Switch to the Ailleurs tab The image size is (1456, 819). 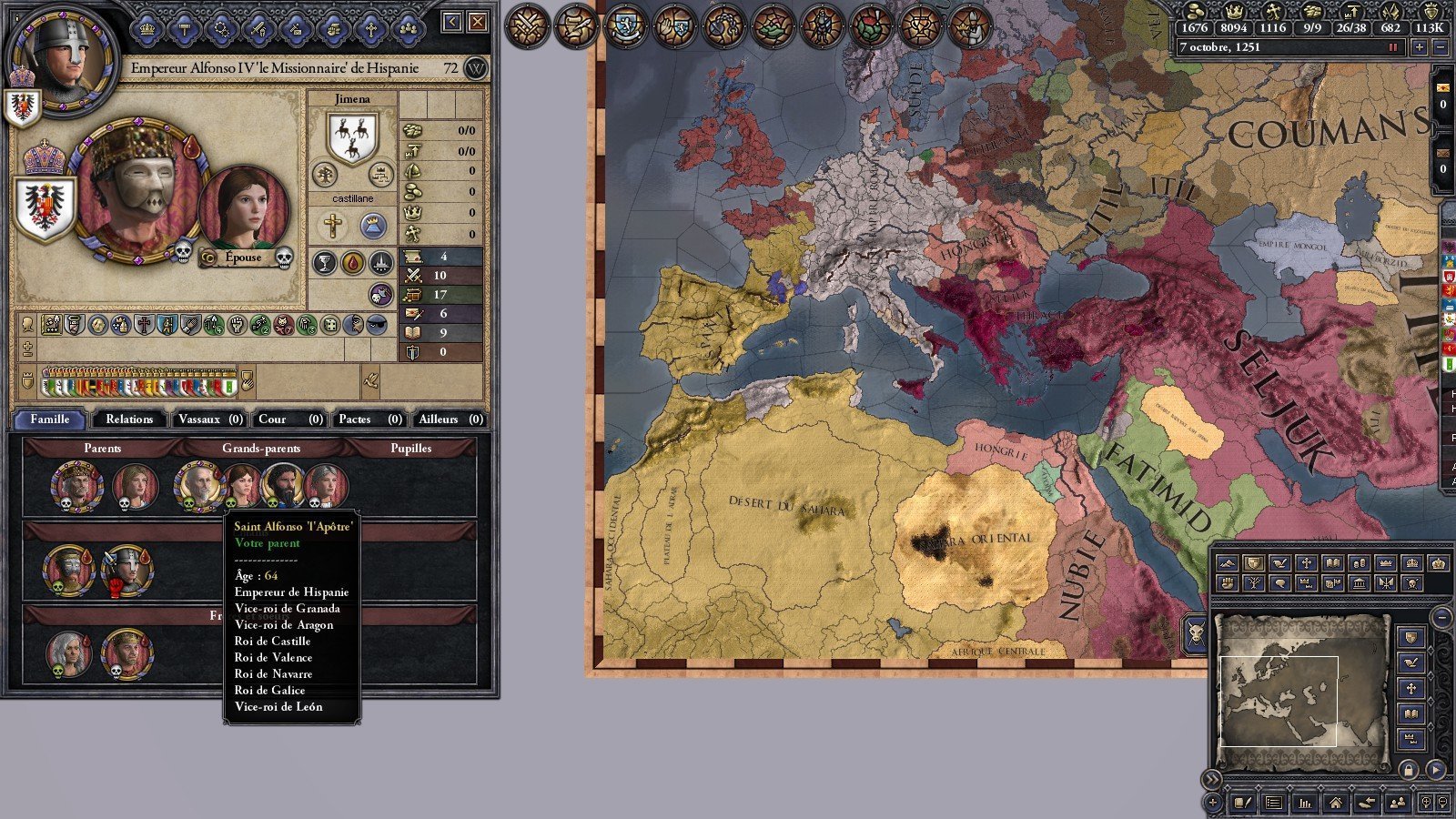pyautogui.click(x=450, y=419)
